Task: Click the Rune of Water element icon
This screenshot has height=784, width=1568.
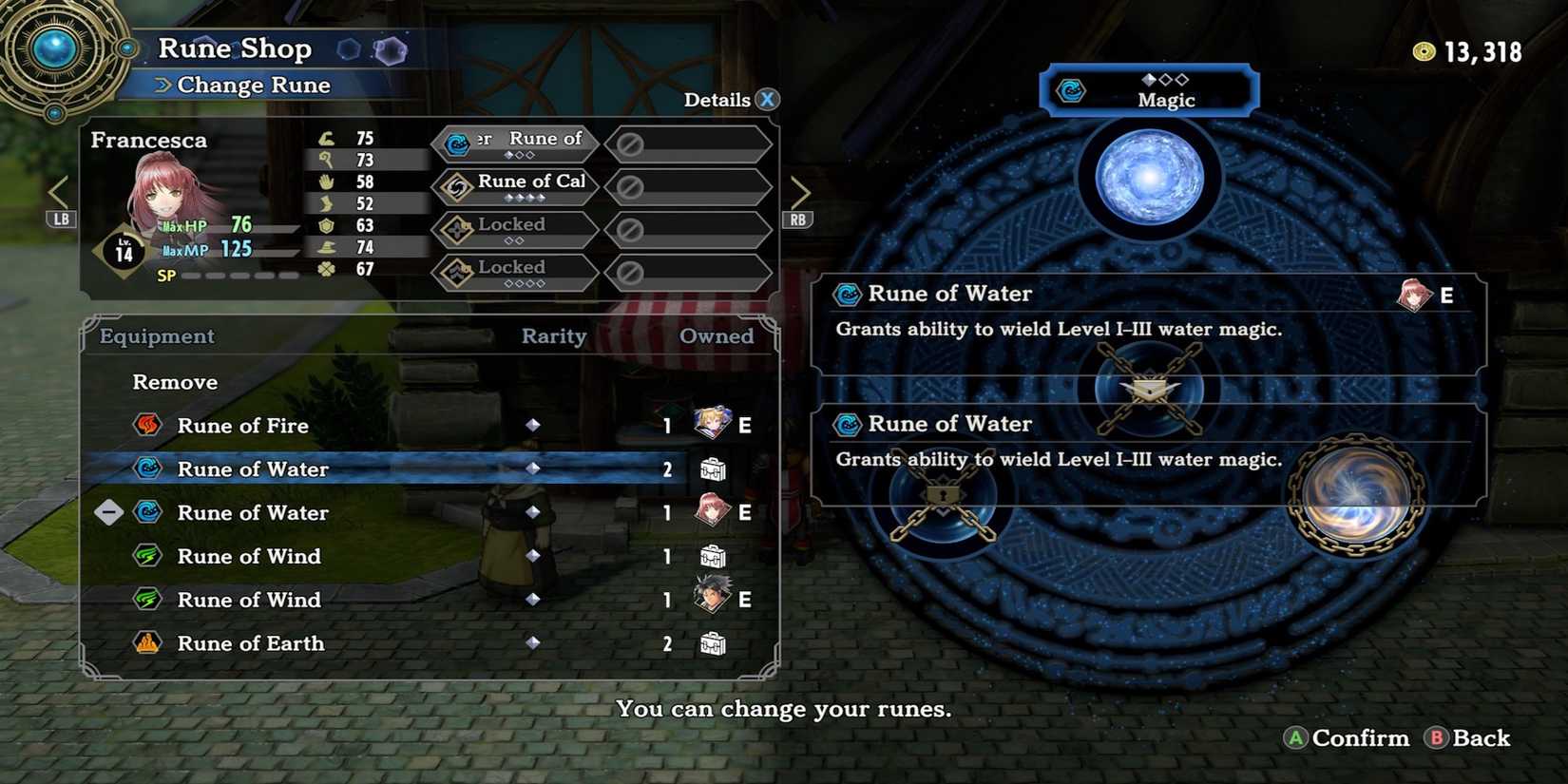Action: coord(147,469)
